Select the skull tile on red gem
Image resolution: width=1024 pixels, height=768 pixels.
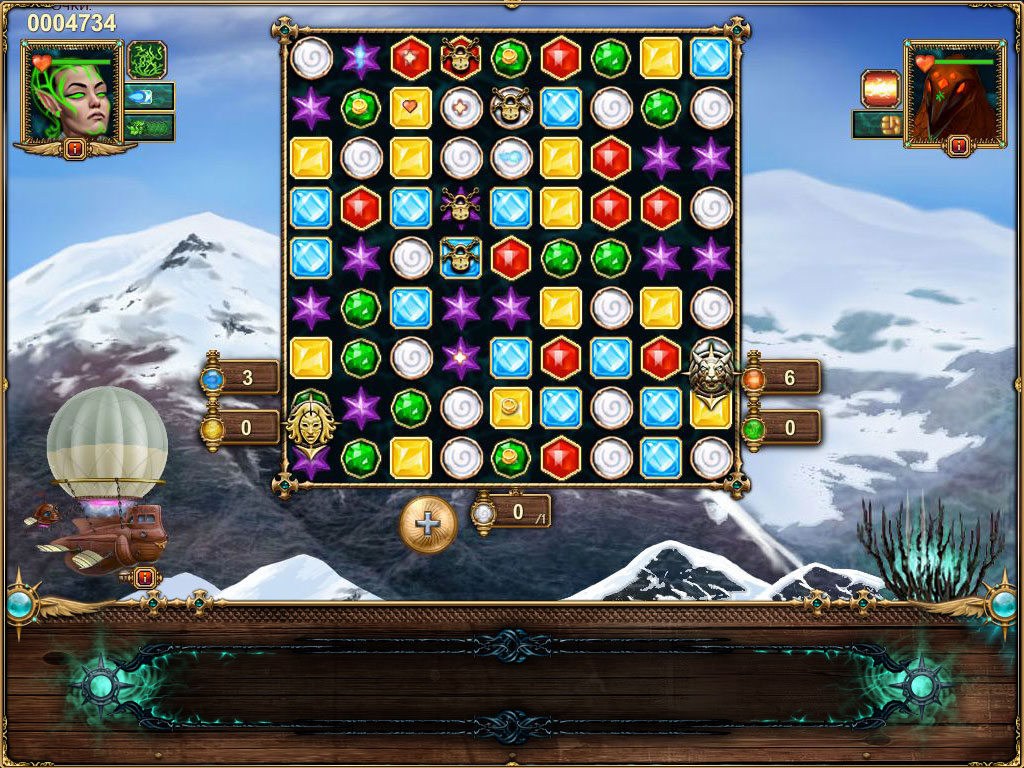click(x=461, y=57)
